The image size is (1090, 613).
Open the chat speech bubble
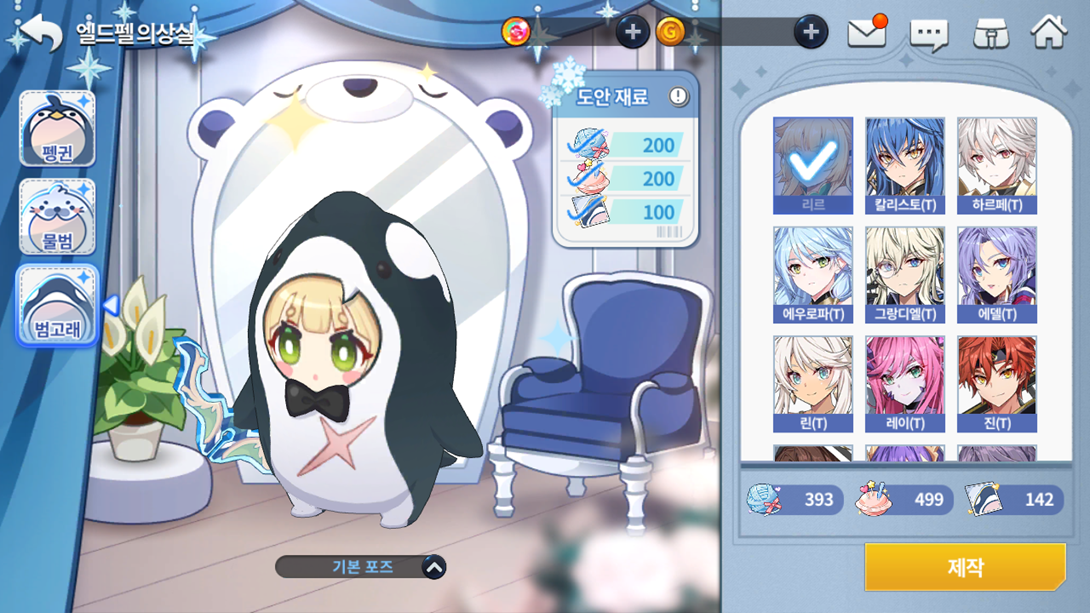[928, 34]
